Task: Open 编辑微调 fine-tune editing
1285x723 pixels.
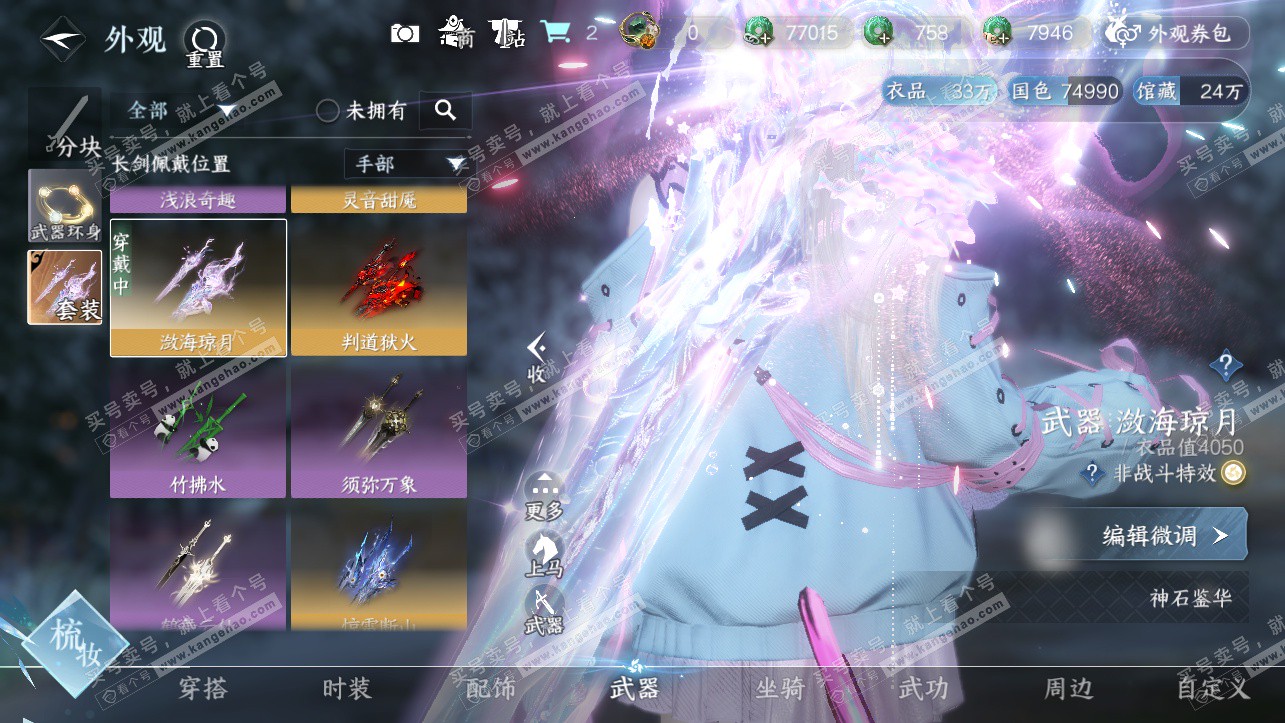Action: (x=1165, y=535)
